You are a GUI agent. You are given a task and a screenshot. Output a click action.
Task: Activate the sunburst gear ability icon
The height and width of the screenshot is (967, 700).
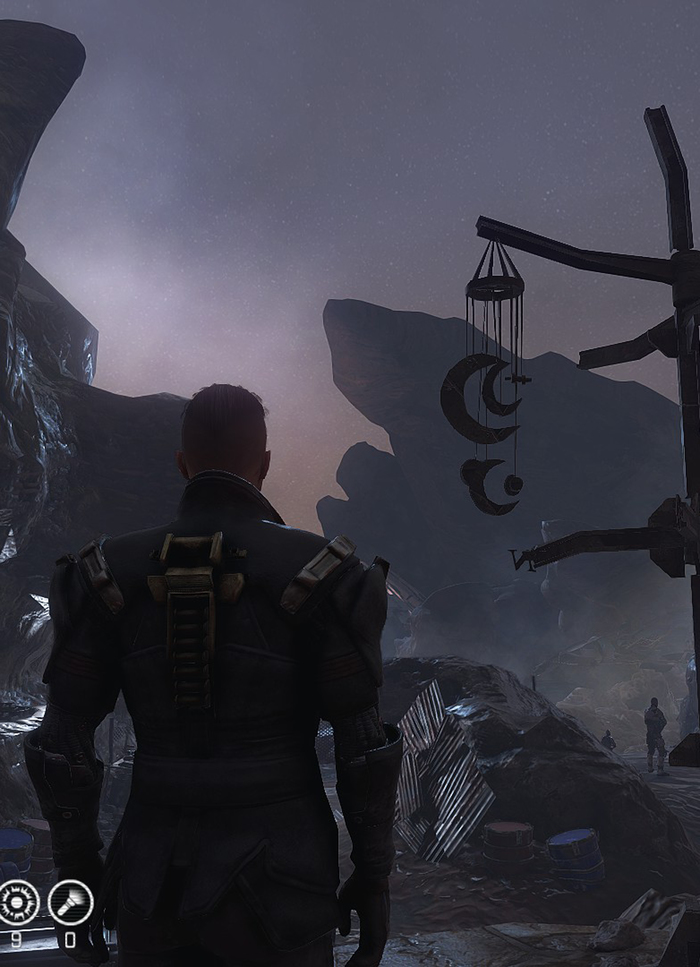click(18, 902)
